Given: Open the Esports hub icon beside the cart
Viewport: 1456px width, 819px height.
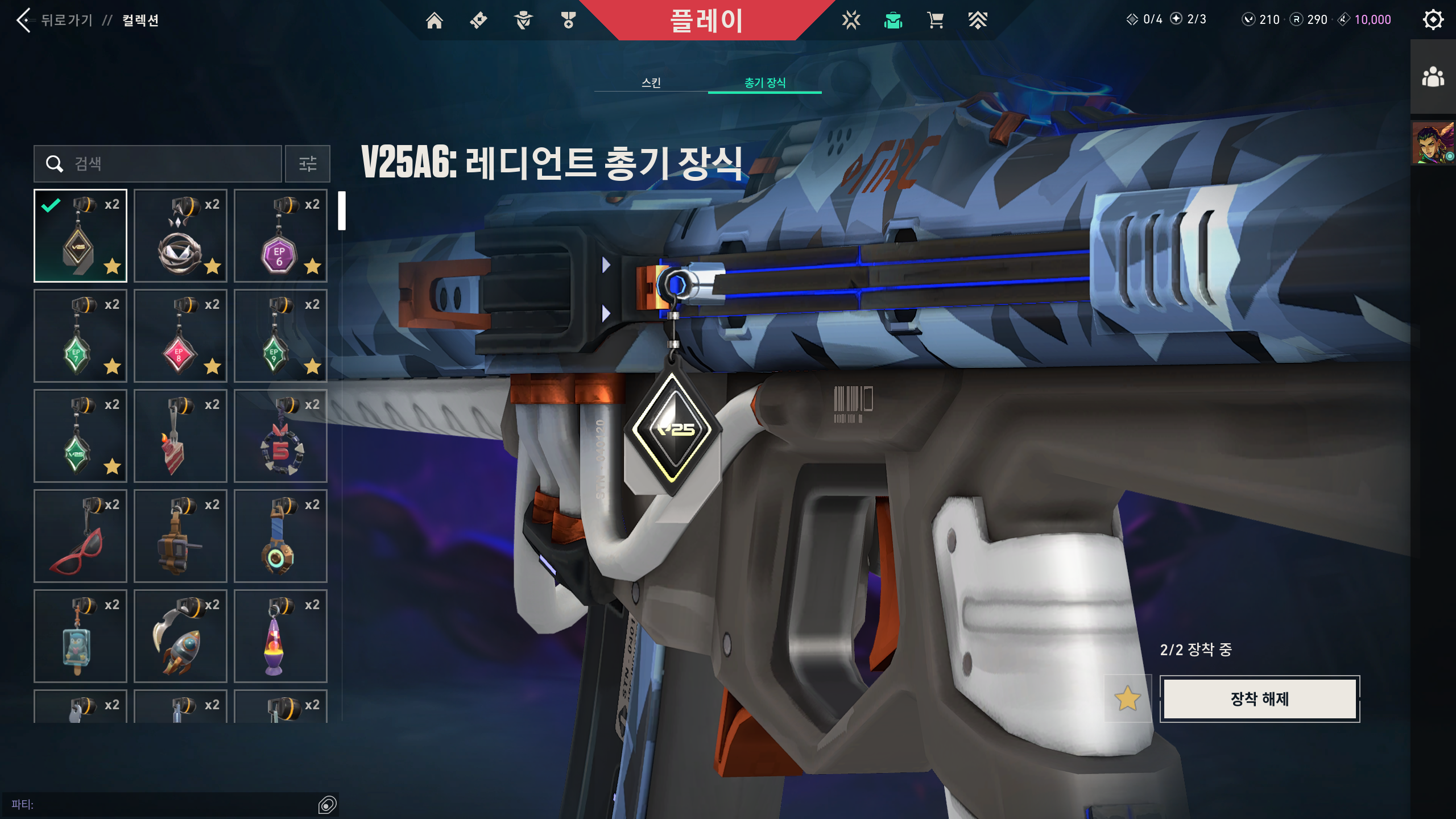Looking at the screenshot, I should (978, 19).
